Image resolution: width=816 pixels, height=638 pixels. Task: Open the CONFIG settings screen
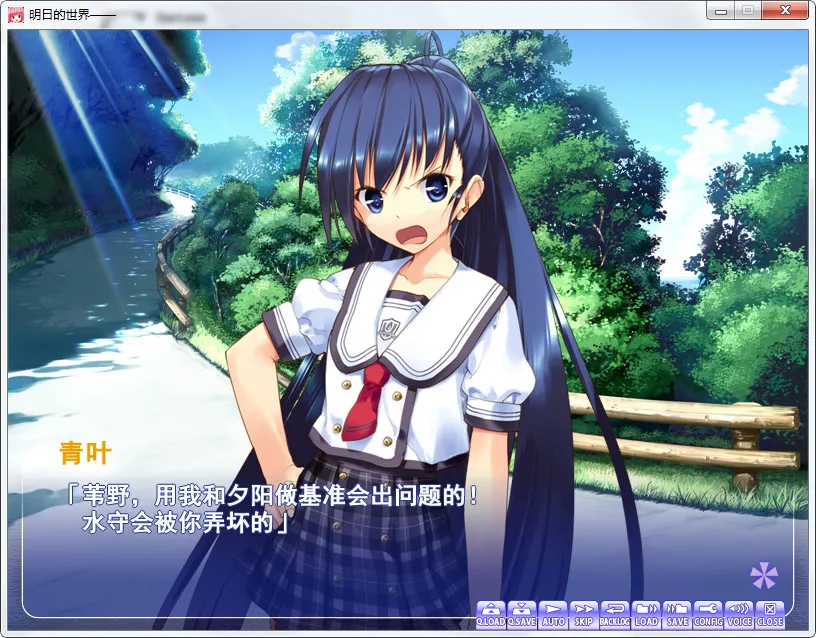pos(708,614)
